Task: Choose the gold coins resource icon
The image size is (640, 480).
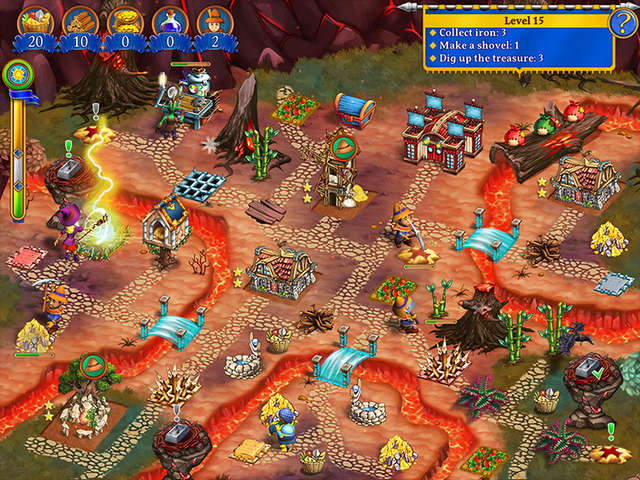Action: coord(125,21)
